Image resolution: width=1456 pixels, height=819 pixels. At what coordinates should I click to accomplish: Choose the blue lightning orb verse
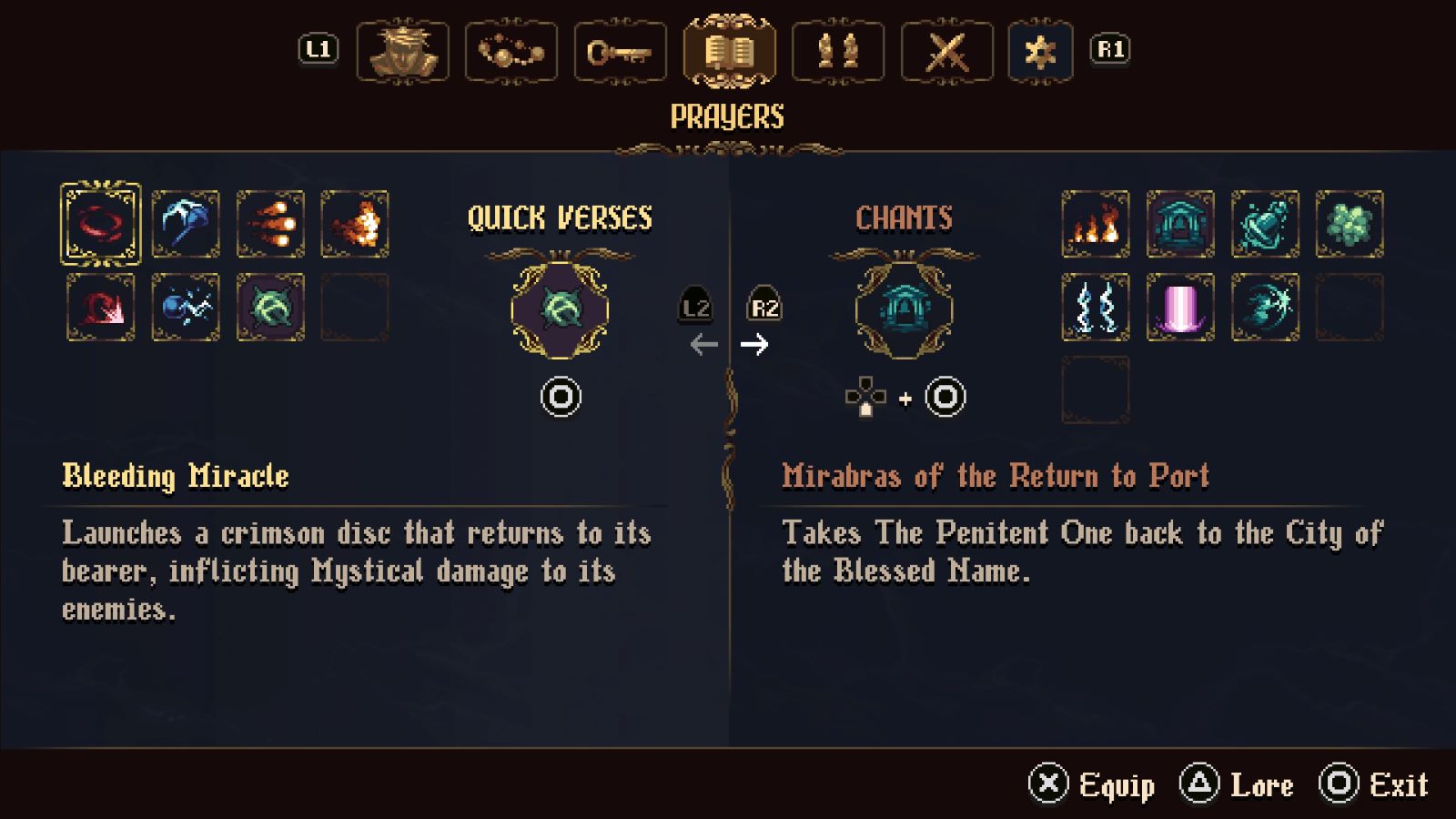(186, 308)
